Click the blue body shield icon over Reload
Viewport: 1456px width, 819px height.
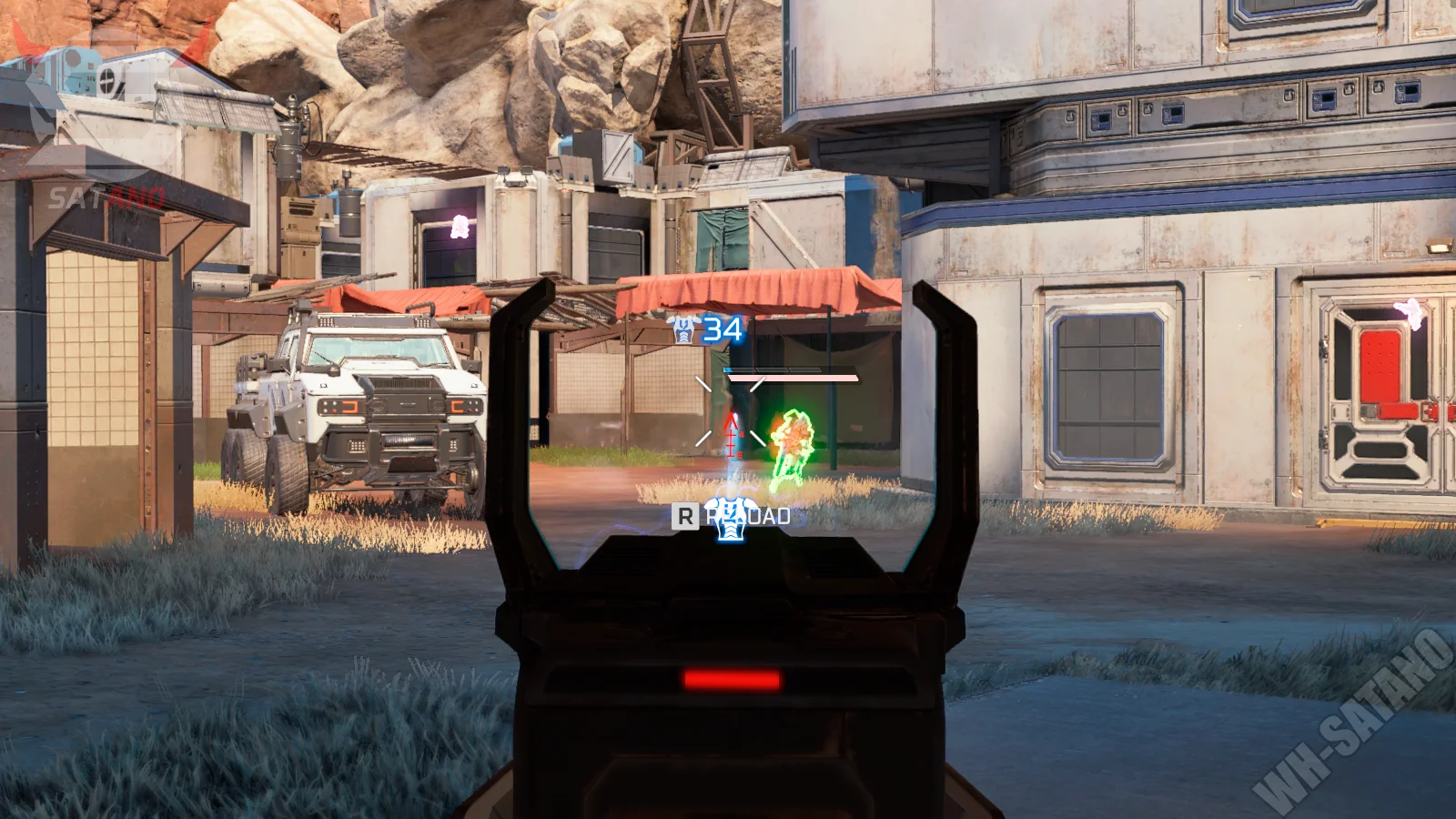click(x=727, y=519)
